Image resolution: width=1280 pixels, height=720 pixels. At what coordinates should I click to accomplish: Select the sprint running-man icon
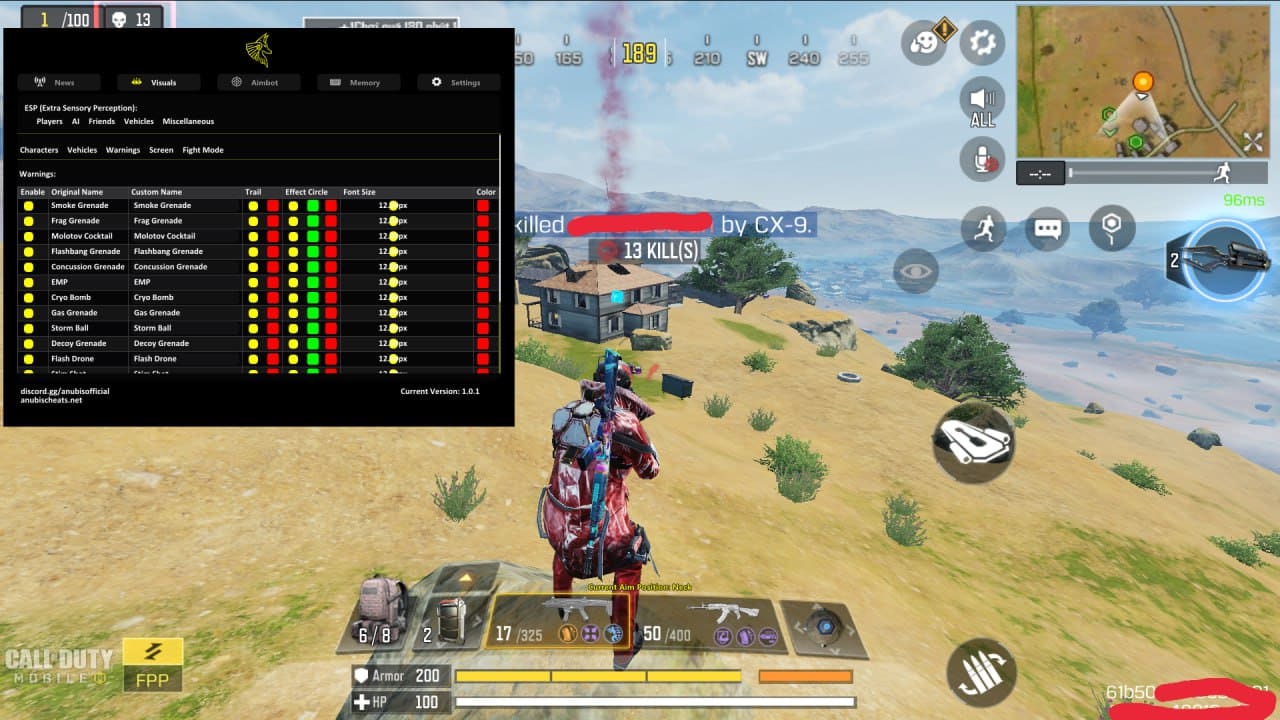985,228
